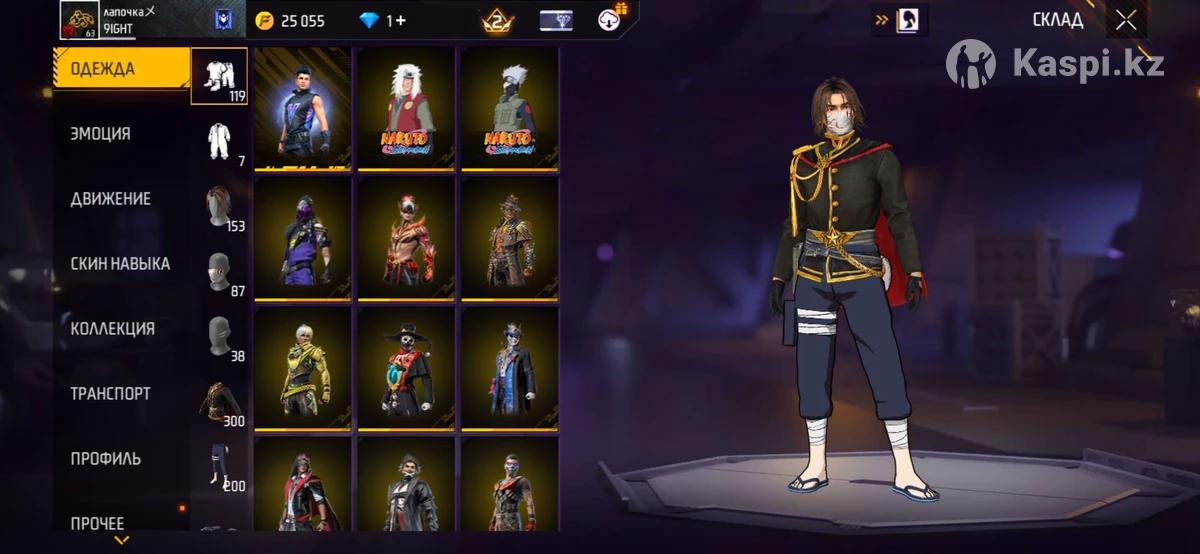Choose the outfit sets subcategory showing 119
This screenshot has height=554, width=1200.
click(219, 76)
